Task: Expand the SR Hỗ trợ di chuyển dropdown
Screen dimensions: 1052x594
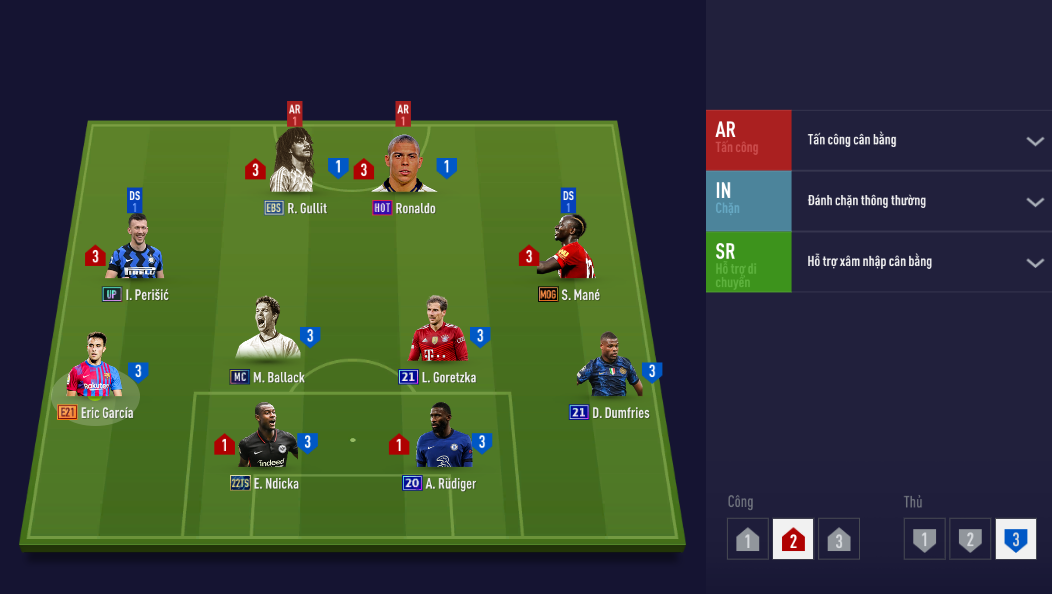Action: point(1035,263)
